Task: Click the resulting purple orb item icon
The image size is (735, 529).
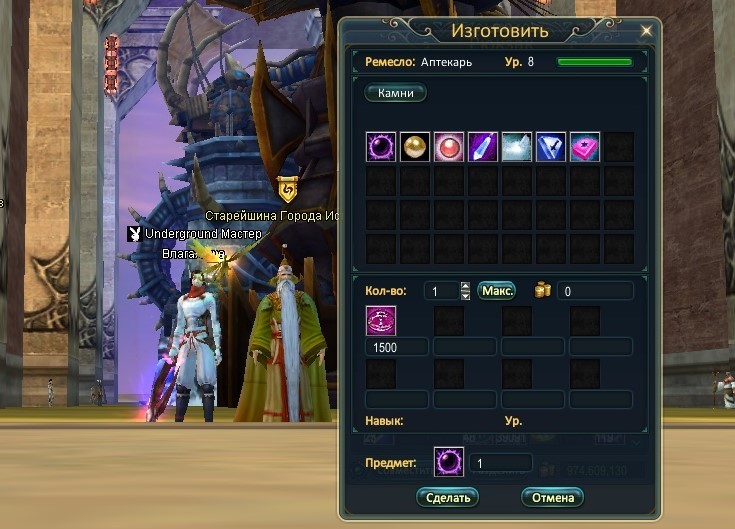Action: pos(449,462)
